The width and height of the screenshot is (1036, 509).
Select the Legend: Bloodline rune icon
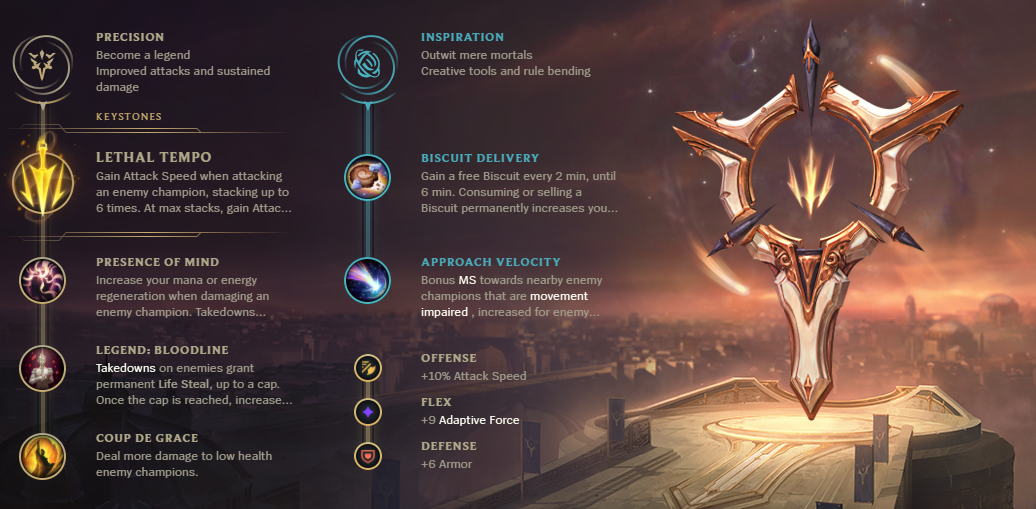[42, 368]
